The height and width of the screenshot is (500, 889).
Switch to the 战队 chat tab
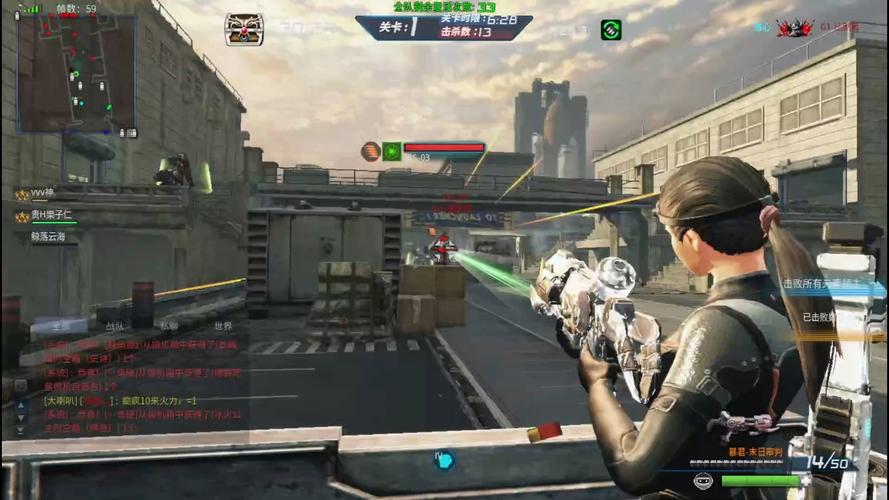coord(115,326)
